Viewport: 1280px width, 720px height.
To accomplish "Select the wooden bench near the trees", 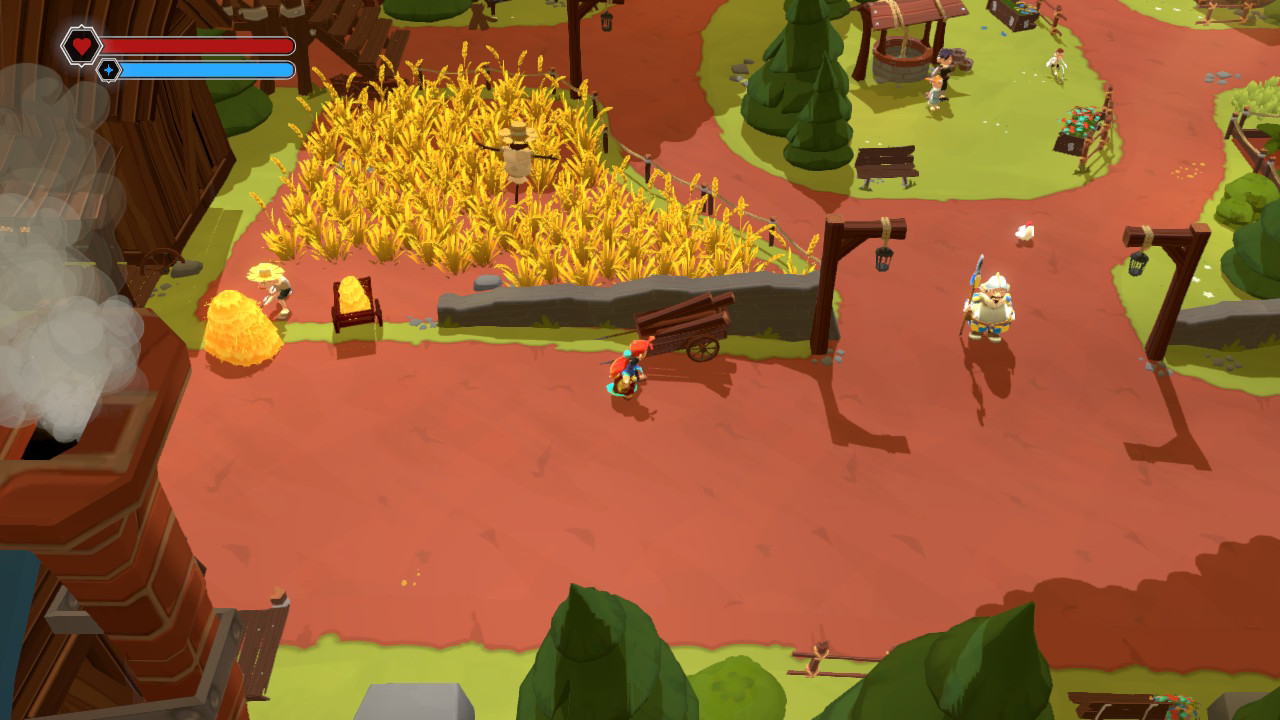I will point(884,160).
